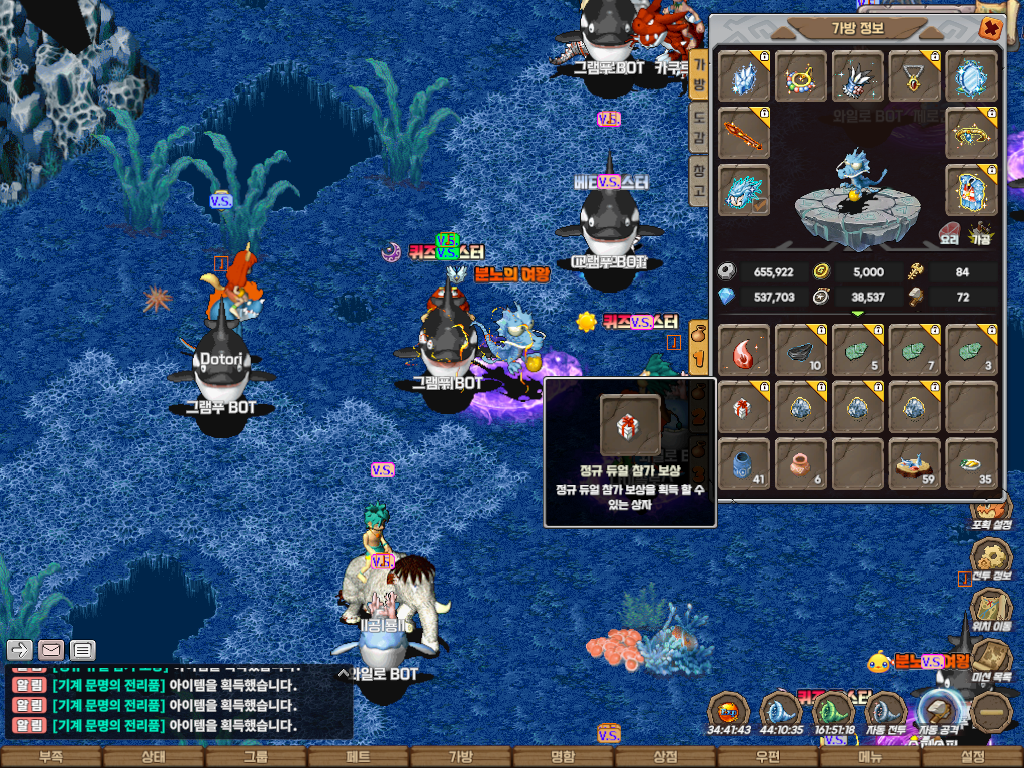The width and height of the screenshot is (1024, 768).
Task: Open 전투 정보 battle info
Action: [991, 556]
